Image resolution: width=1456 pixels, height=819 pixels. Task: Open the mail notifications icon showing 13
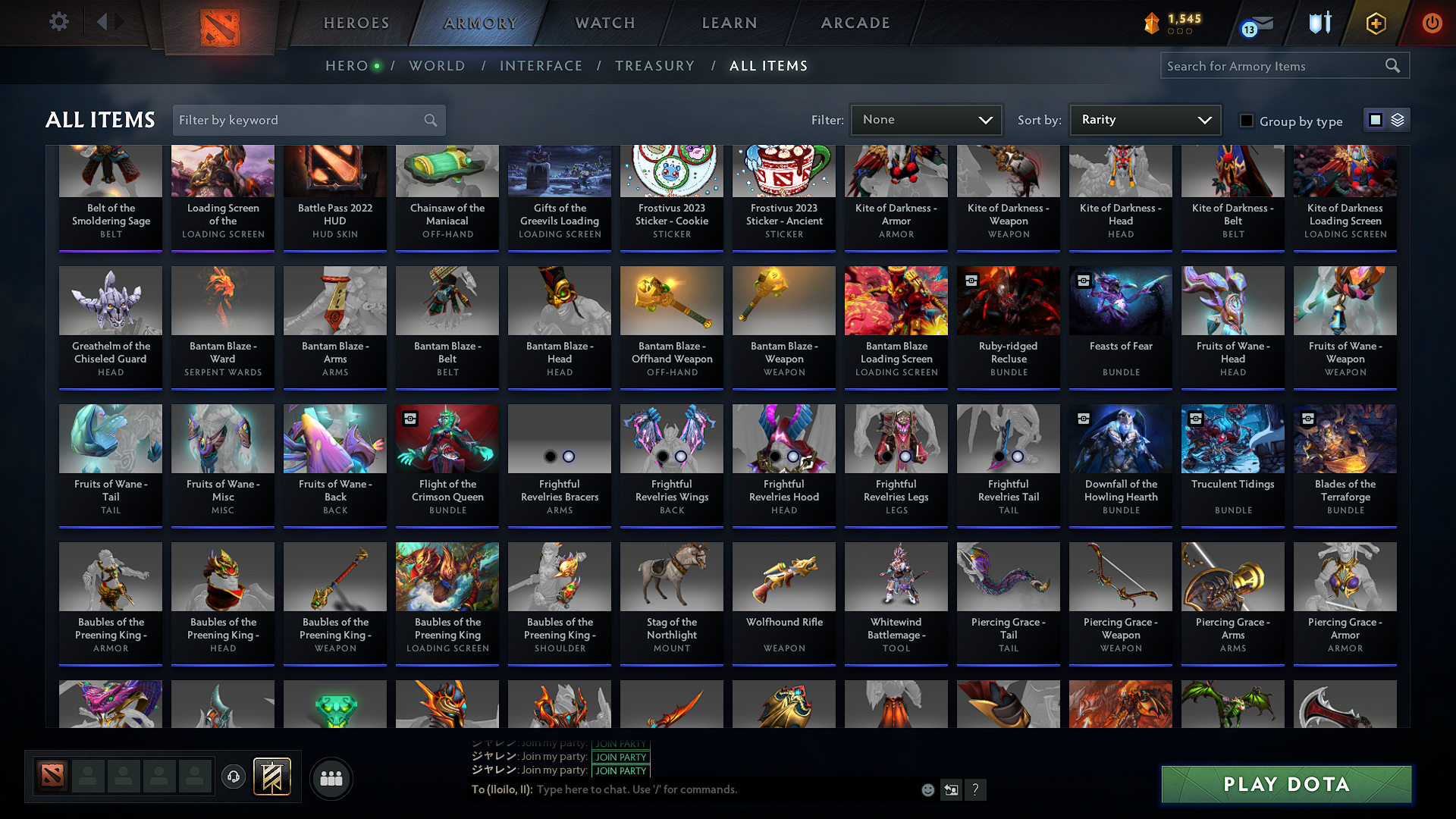pyautogui.click(x=1258, y=24)
